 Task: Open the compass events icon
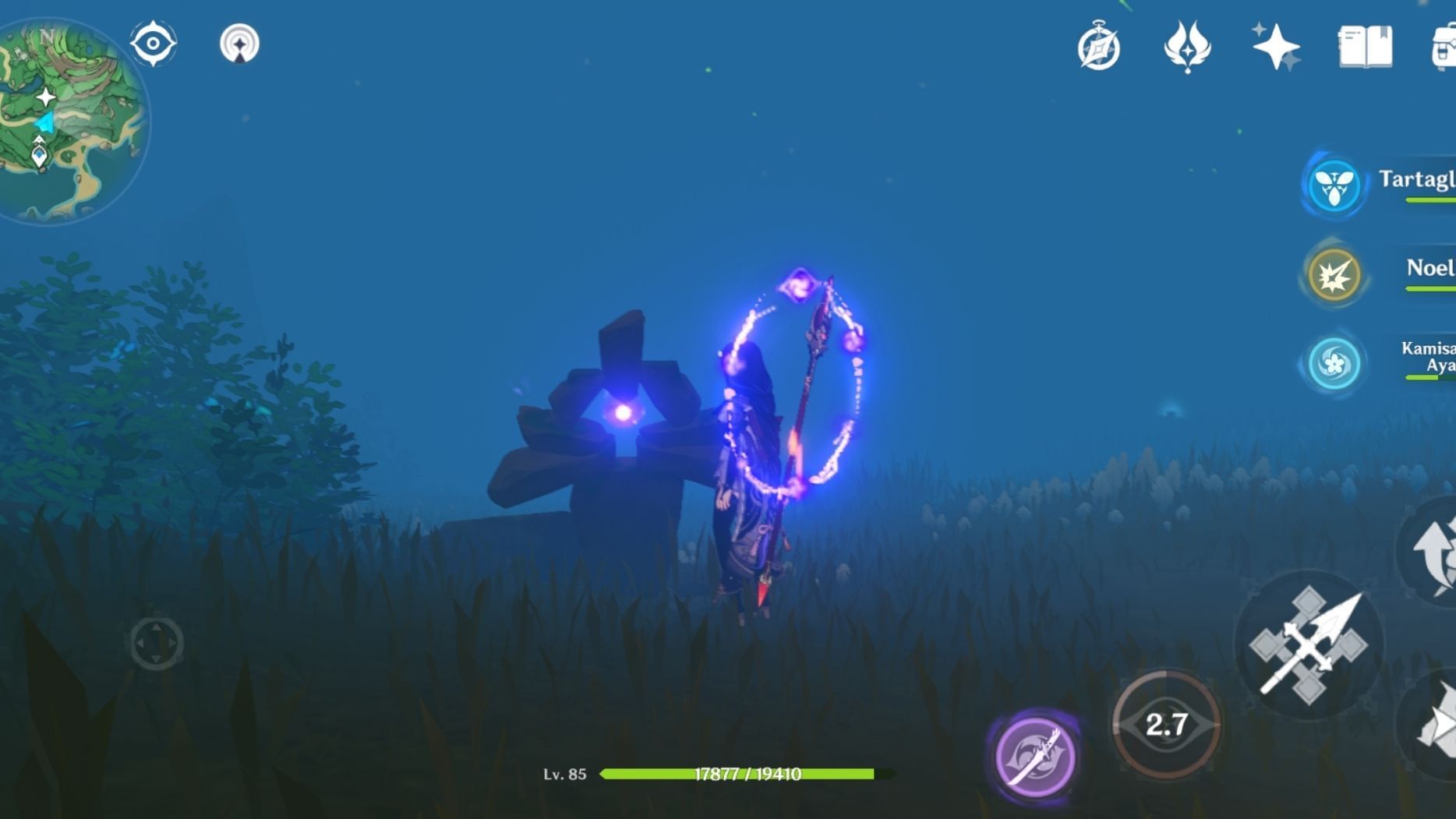1099,47
